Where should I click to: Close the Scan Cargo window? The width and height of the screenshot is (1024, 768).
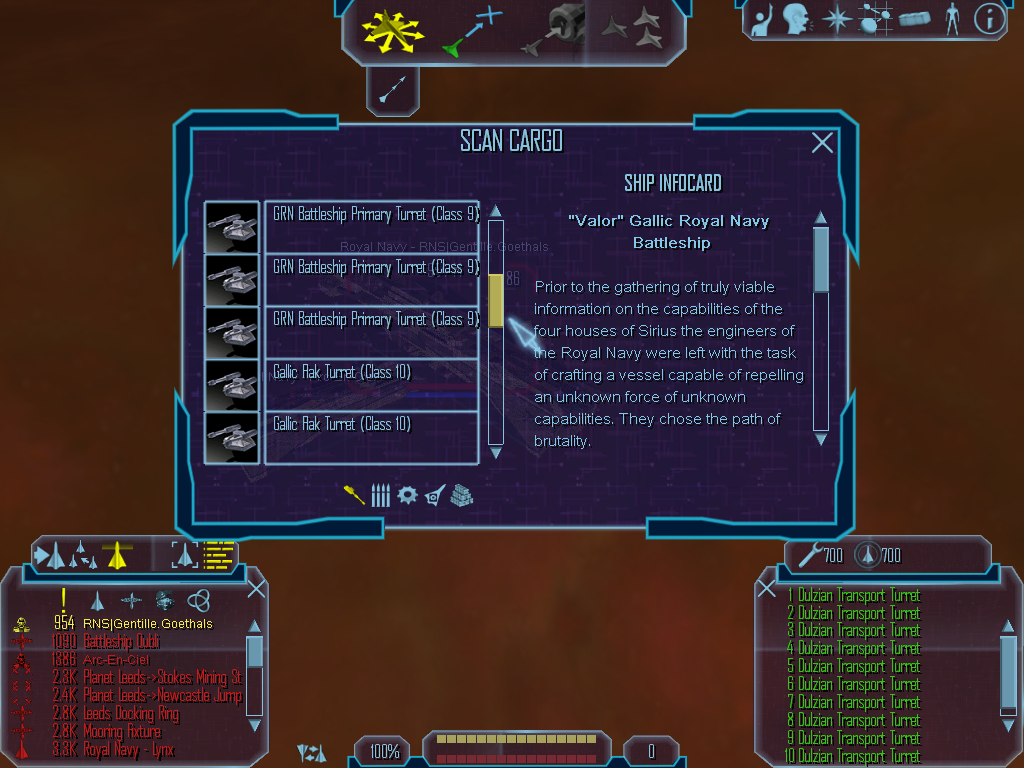(822, 143)
